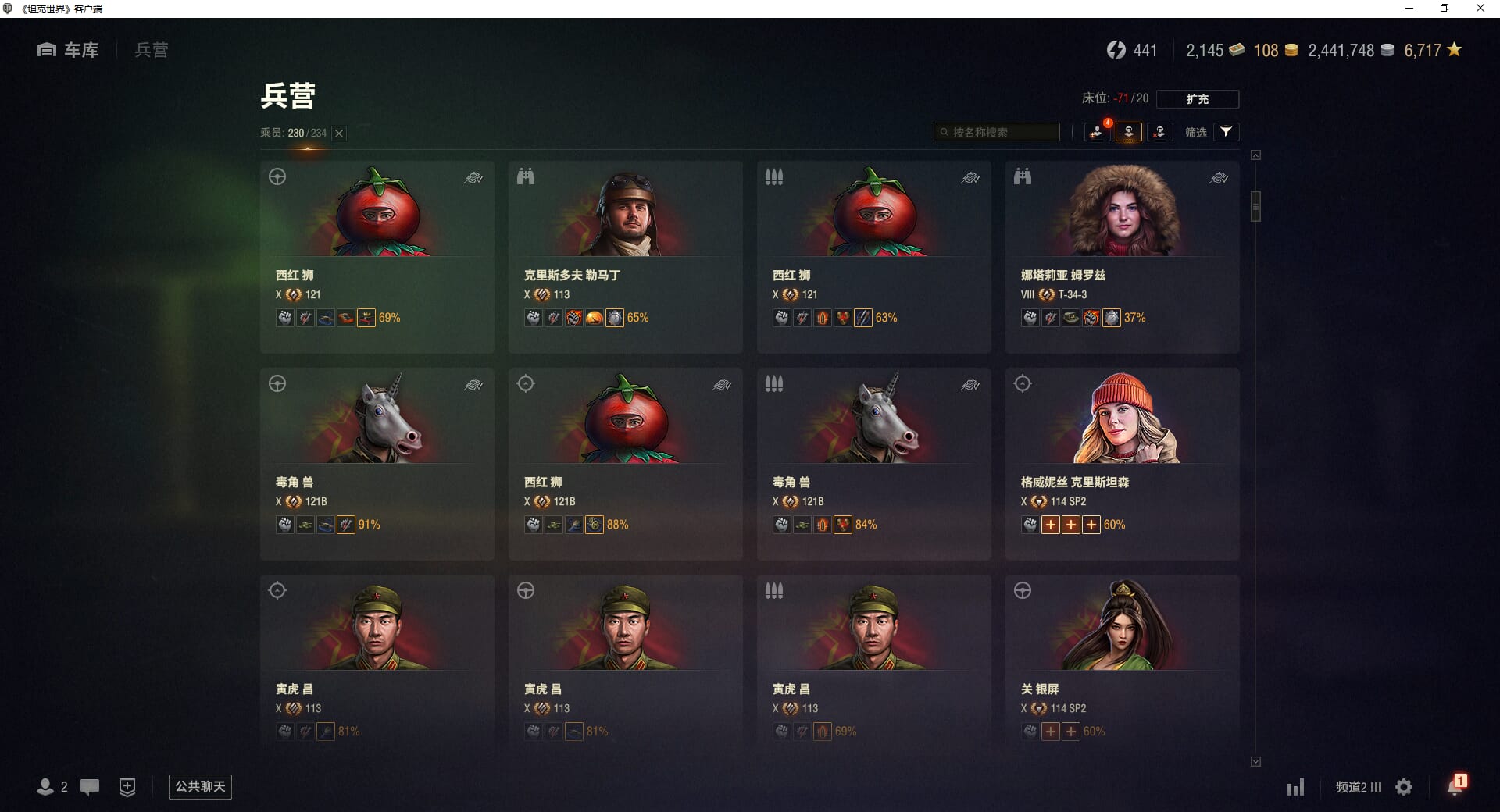This screenshot has height=812, width=1500.
Task: Open game settings via the gear icon
Action: click(x=1404, y=787)
